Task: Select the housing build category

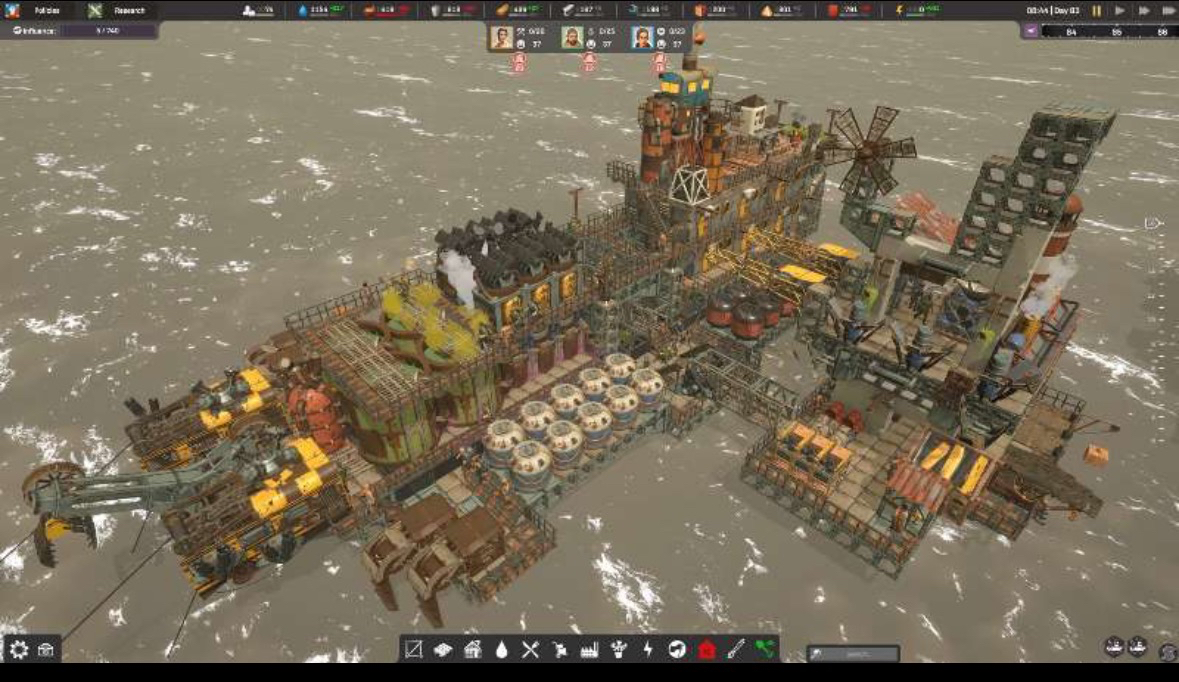Action: click(472, 649)
